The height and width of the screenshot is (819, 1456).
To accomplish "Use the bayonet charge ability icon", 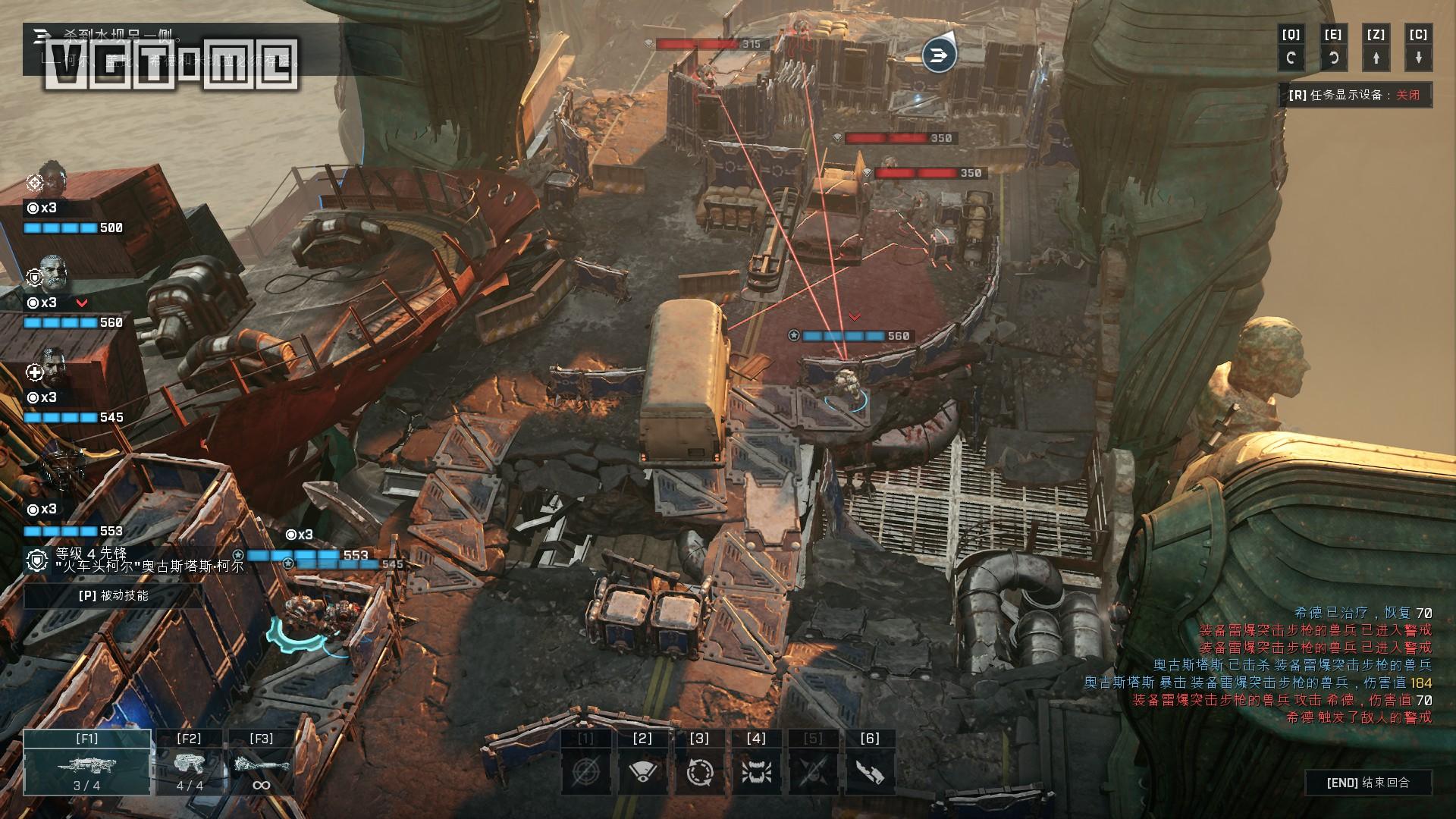I will (x=870, y=771).
